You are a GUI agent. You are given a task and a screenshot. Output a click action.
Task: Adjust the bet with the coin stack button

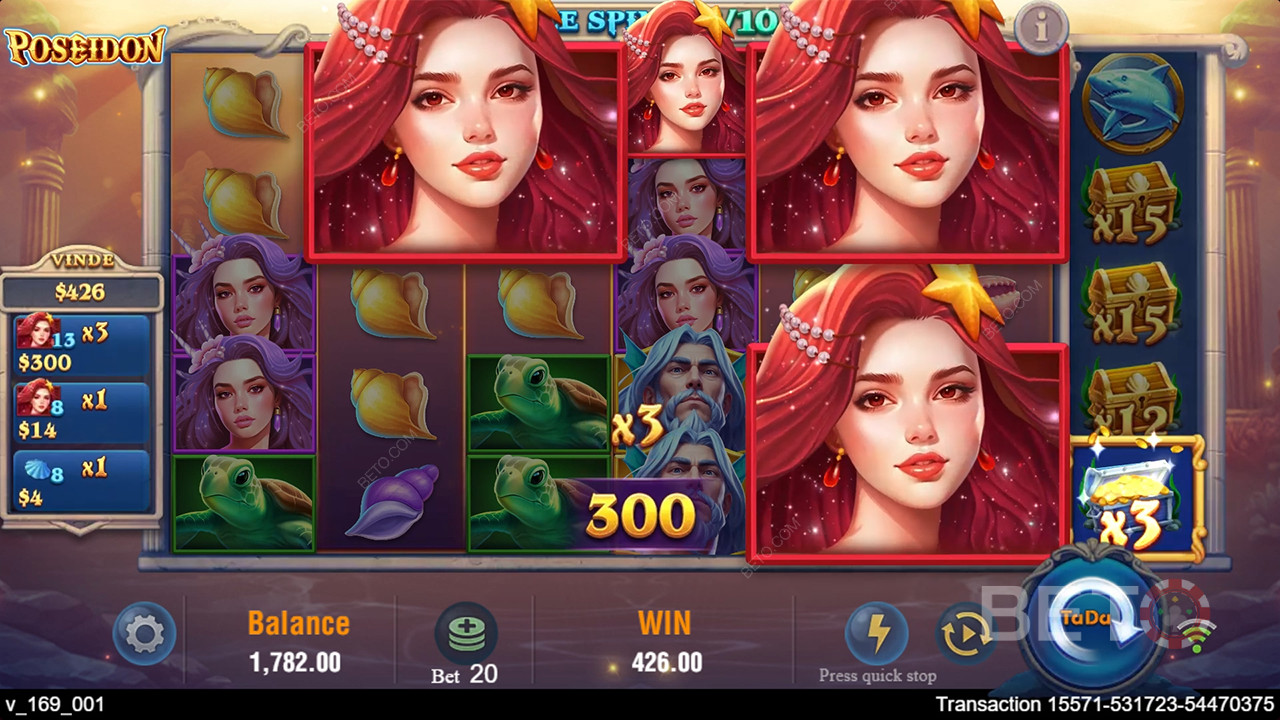coord(466,634)
